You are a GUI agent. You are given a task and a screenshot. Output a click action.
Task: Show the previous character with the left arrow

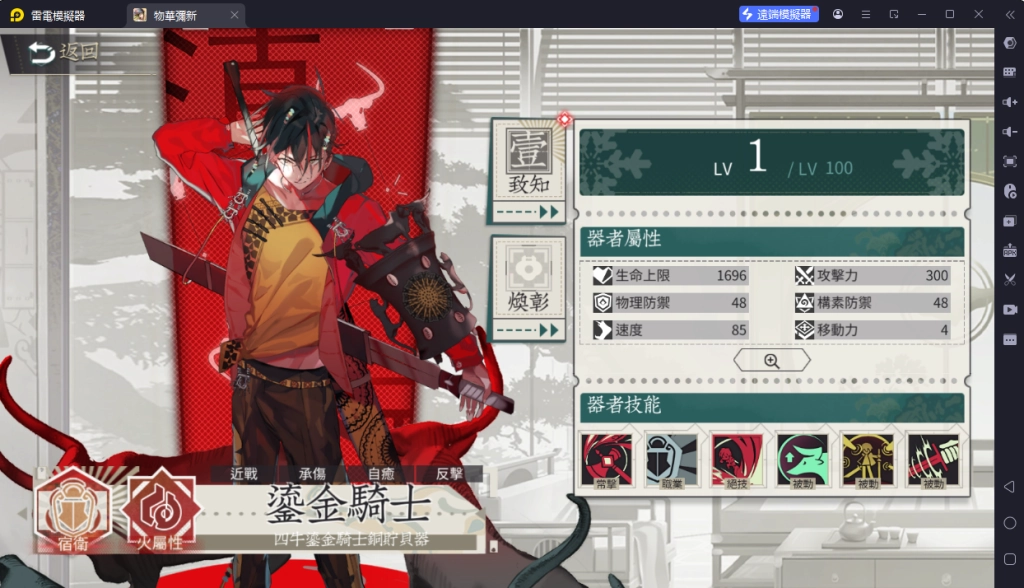point(22,513)
